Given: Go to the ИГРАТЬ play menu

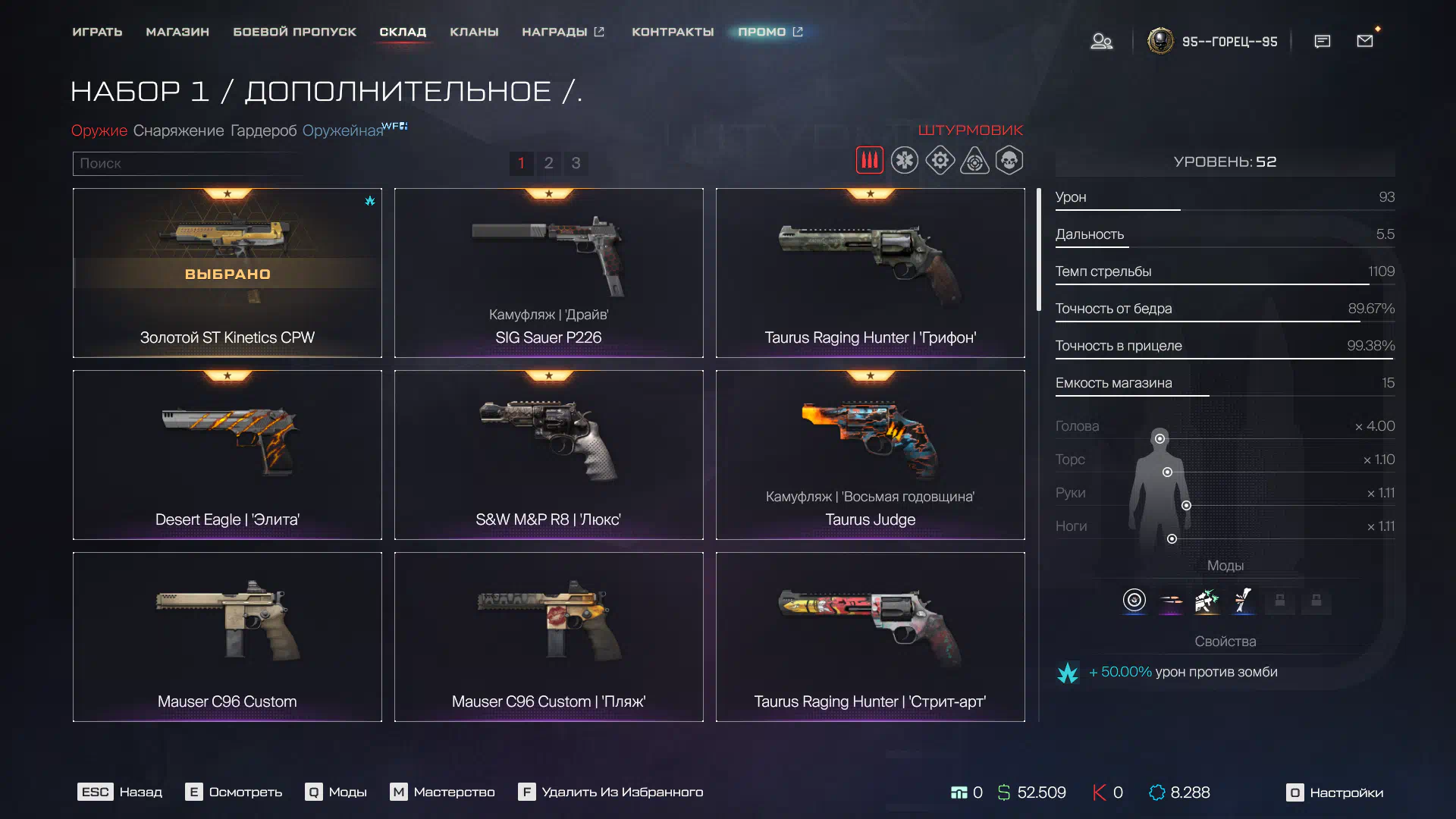Looking at the screenshot, I should [x=97, y=32].
